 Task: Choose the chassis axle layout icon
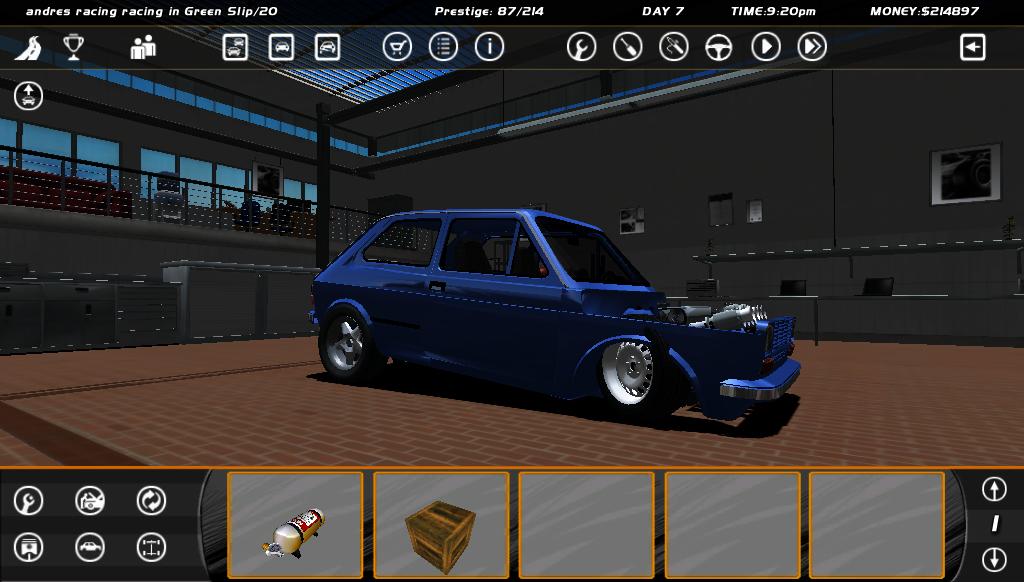(151, 547)
